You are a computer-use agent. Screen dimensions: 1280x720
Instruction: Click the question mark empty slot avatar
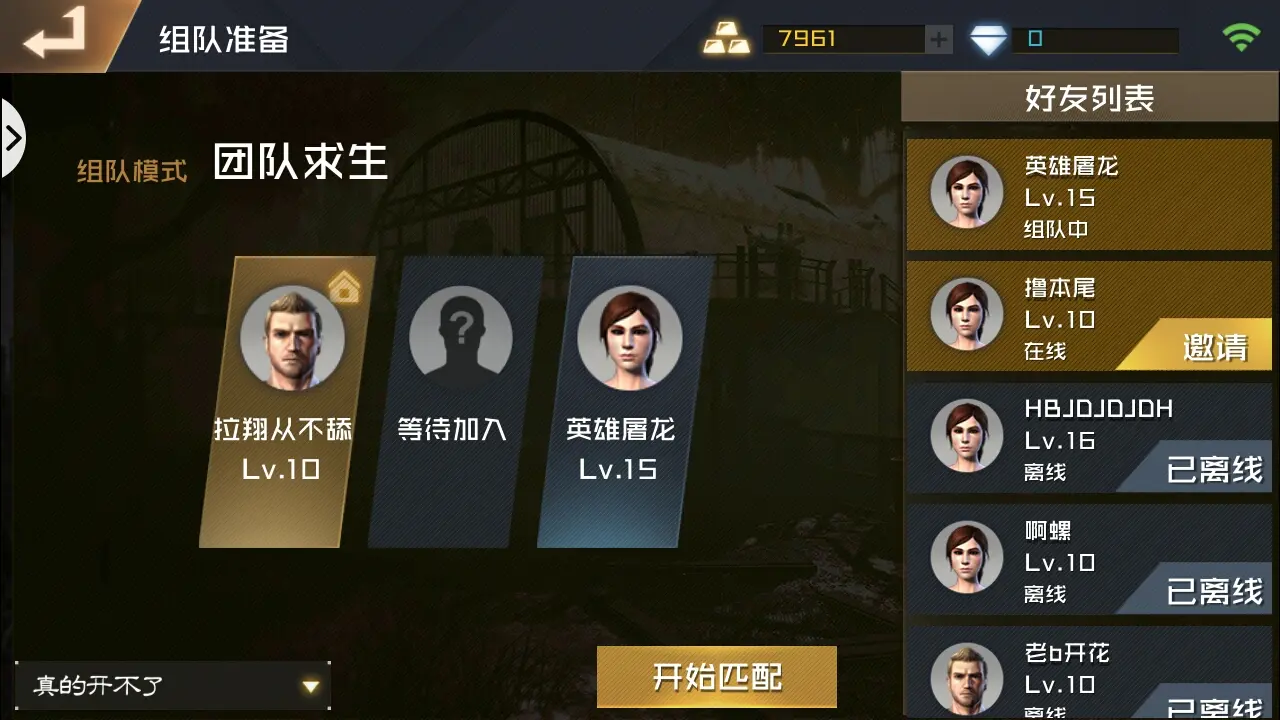point(462,335)
